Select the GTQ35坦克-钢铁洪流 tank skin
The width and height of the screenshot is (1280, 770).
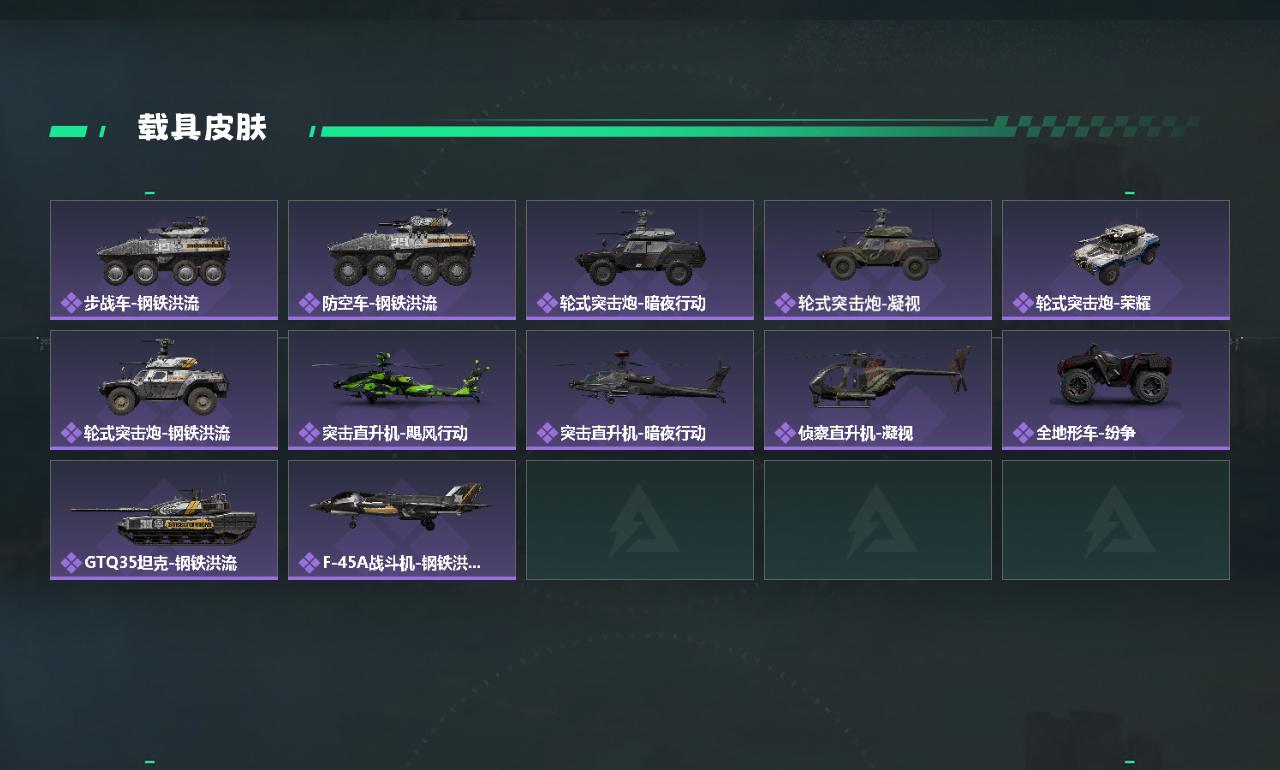pos(164,519)
